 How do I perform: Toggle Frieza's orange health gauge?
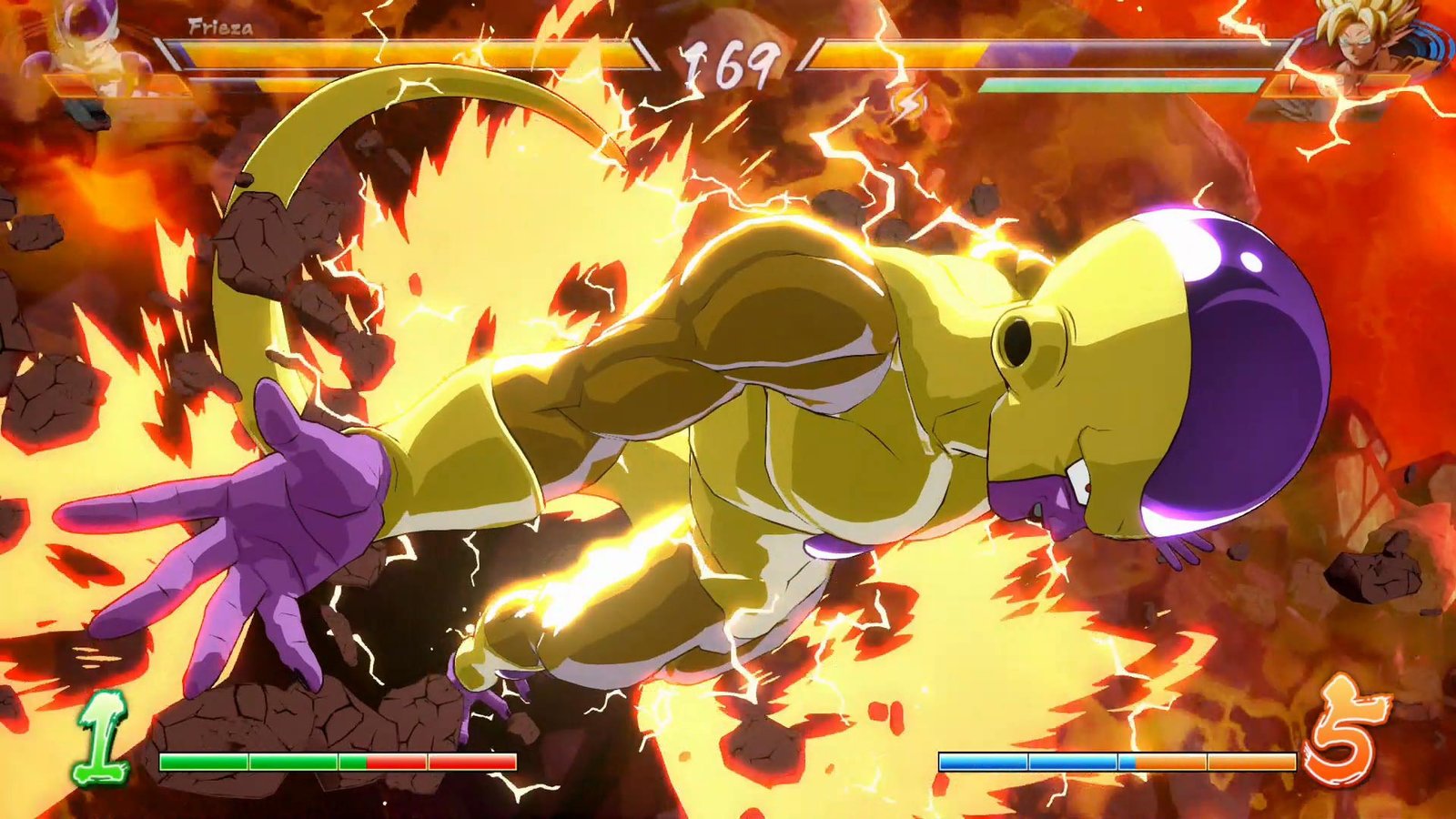click(409, 53)
